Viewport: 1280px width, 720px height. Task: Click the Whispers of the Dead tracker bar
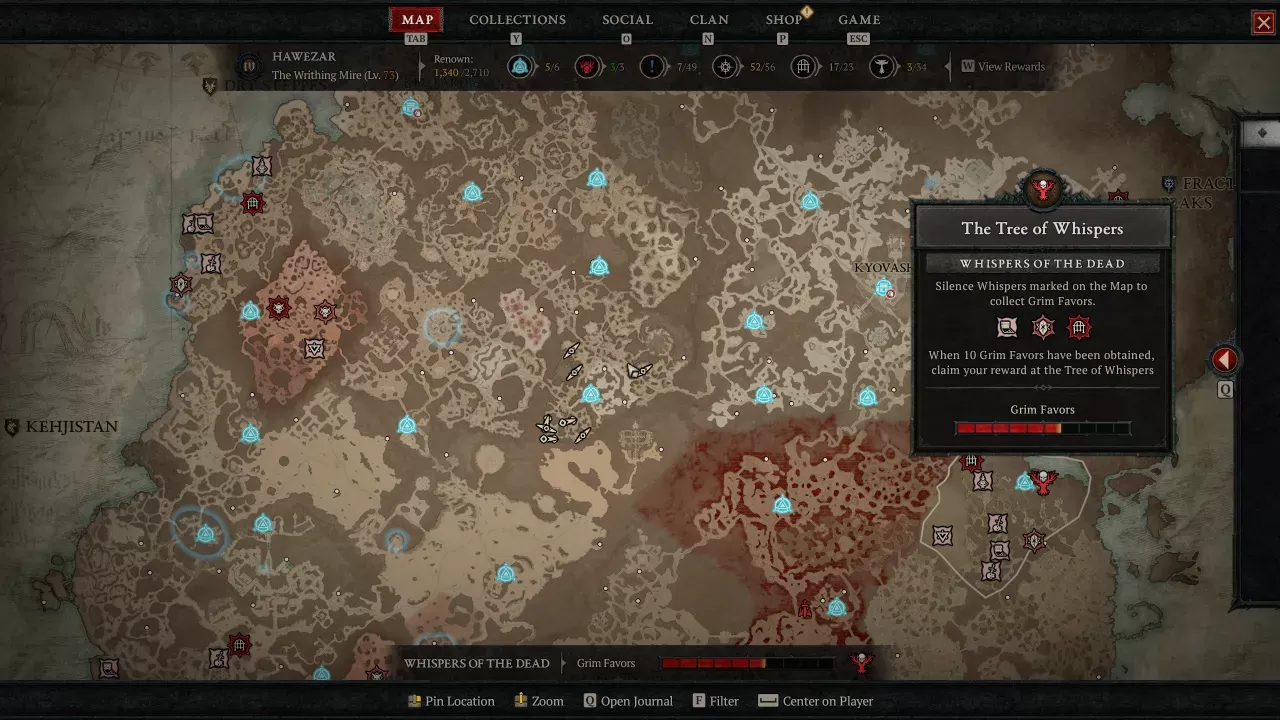pyautogui.click(x=617, y=663)
